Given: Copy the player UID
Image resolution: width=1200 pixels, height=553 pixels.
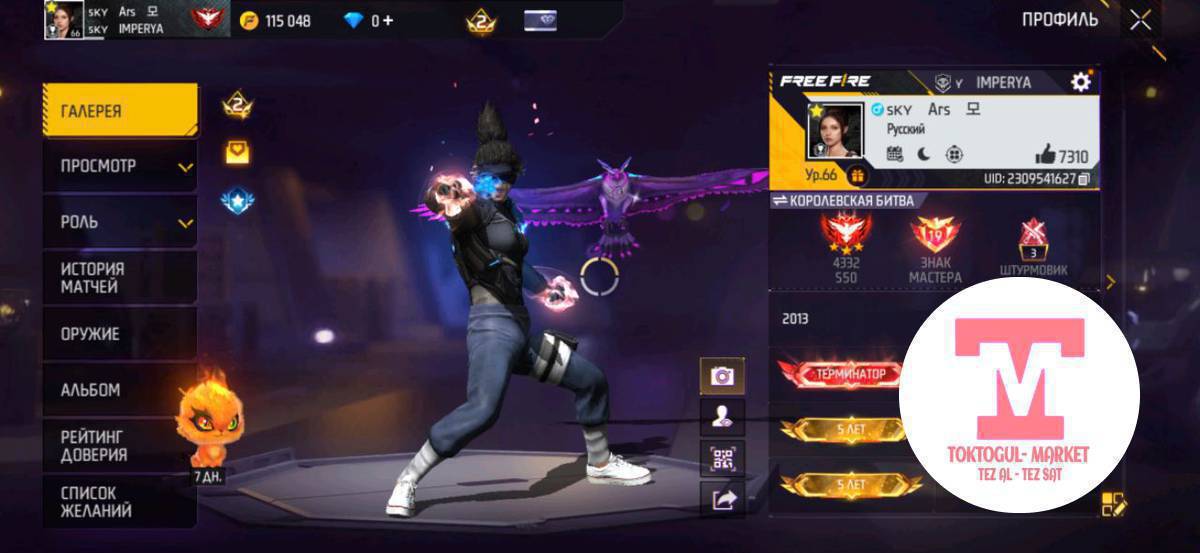Looking at the screenshot, I should tap(1083, 179).
